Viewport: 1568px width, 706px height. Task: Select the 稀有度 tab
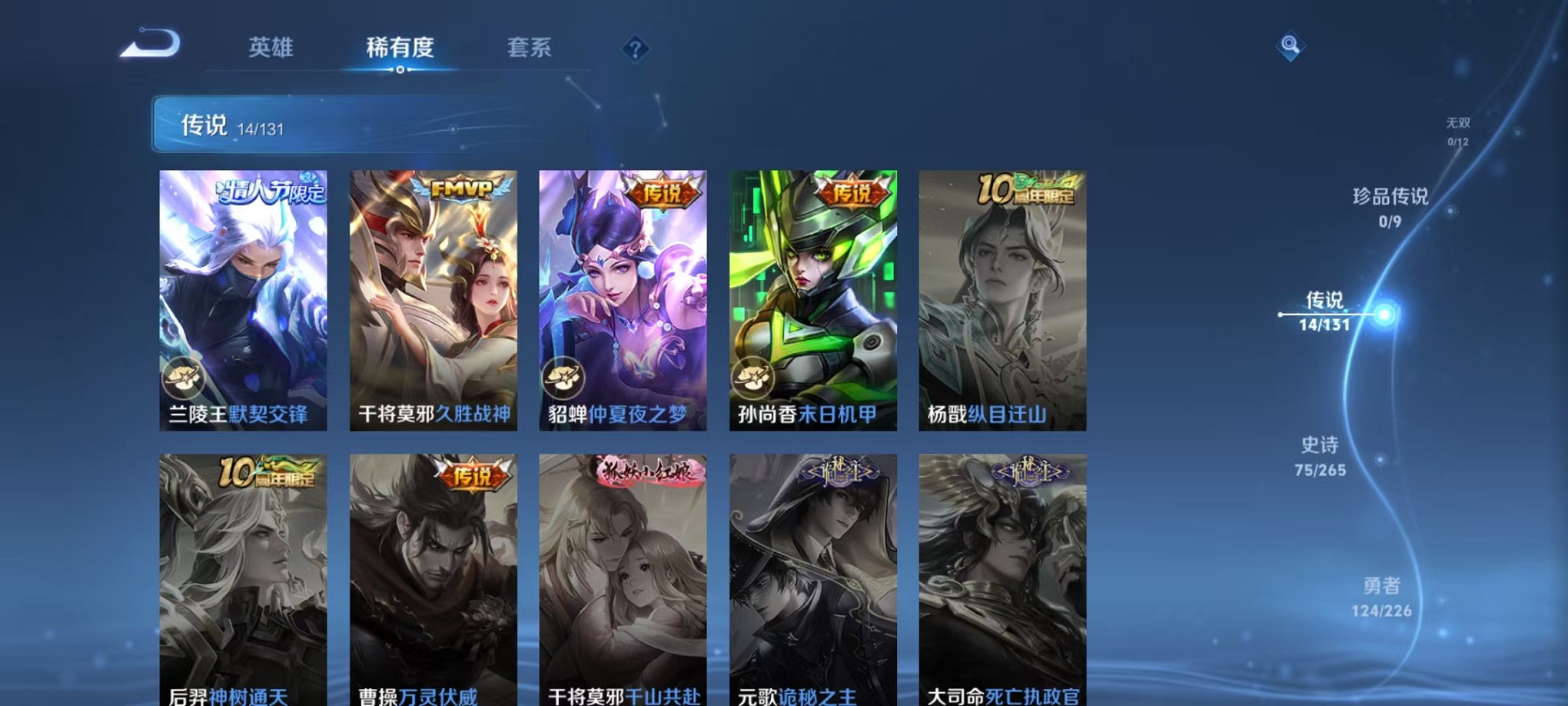[400, 48]
